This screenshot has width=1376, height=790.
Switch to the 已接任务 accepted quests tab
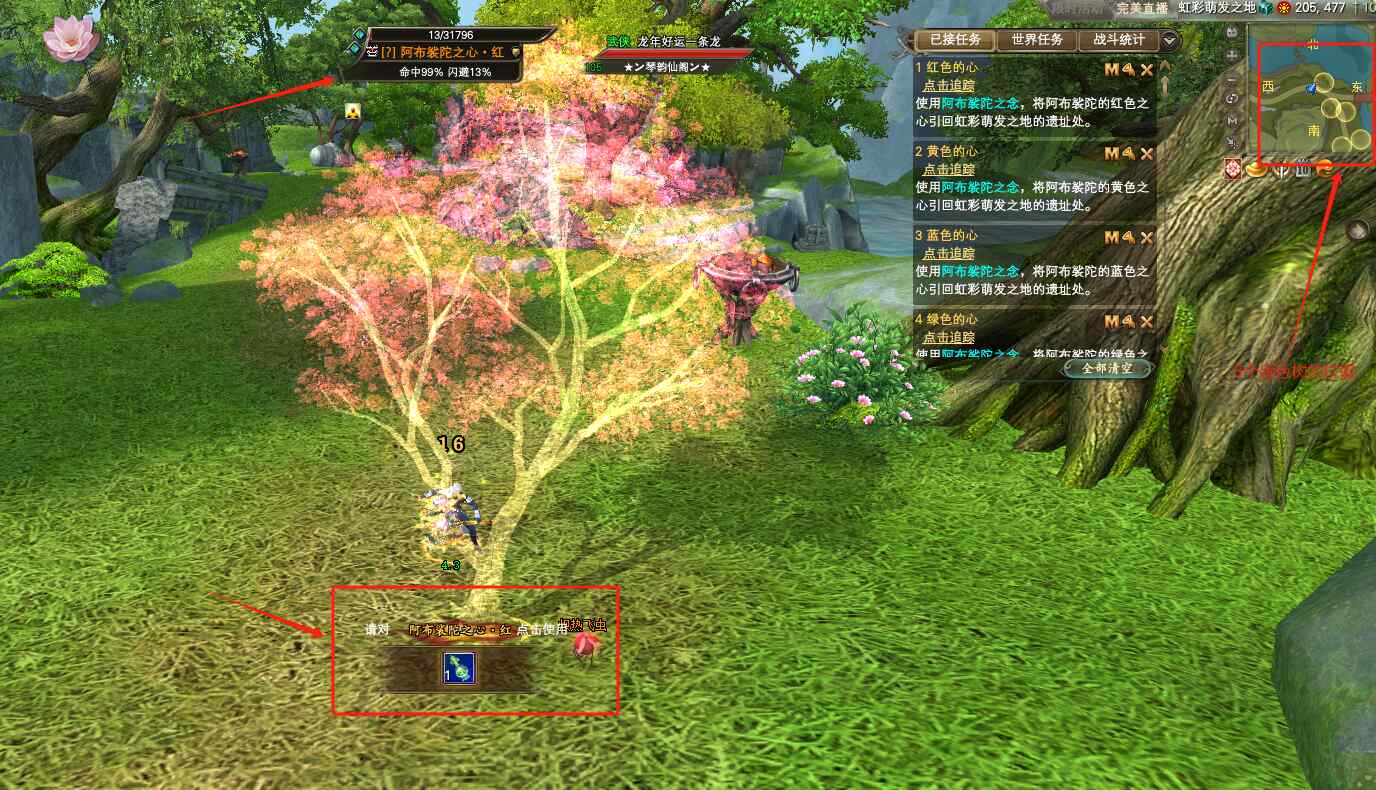click(955, 41)
